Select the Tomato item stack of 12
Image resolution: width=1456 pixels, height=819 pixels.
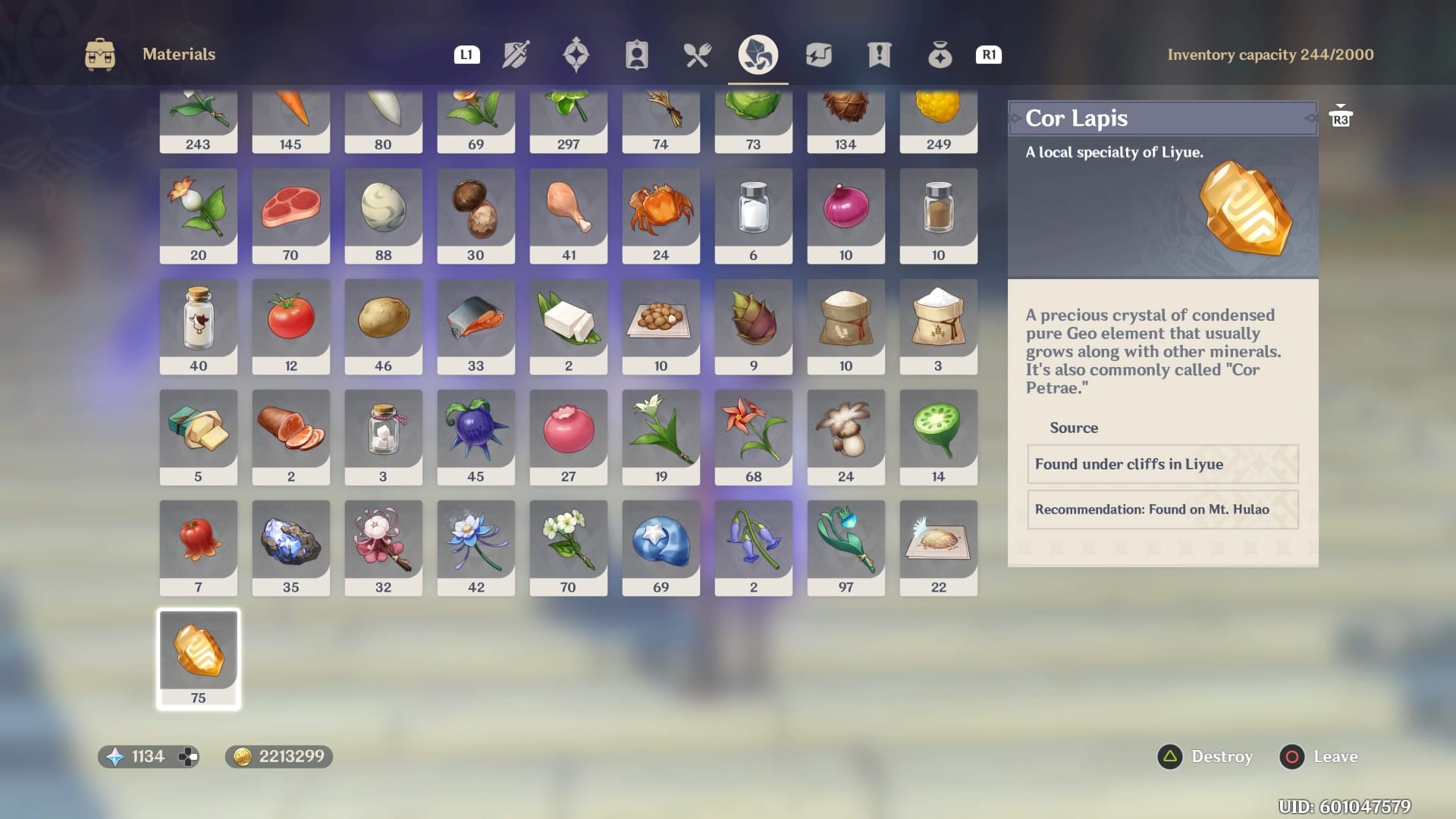click(x=290, y=325)
